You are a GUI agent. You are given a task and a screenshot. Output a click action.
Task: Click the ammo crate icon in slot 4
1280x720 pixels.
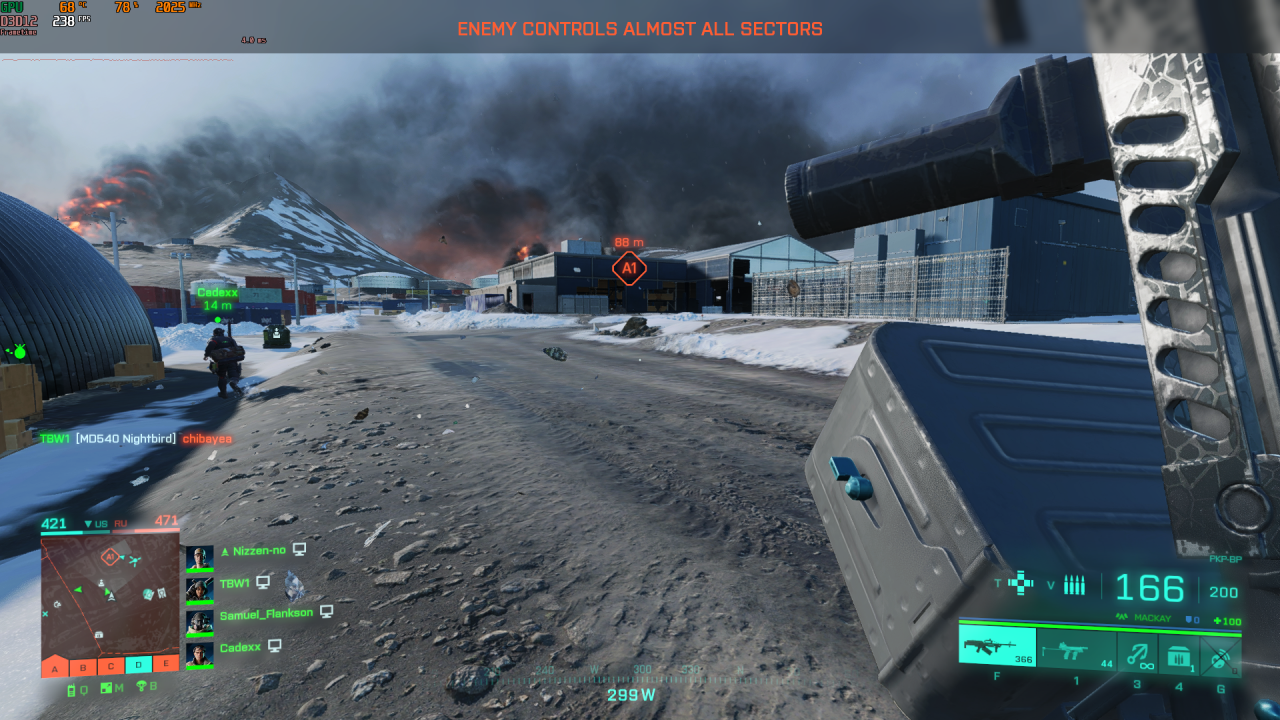1179,652
